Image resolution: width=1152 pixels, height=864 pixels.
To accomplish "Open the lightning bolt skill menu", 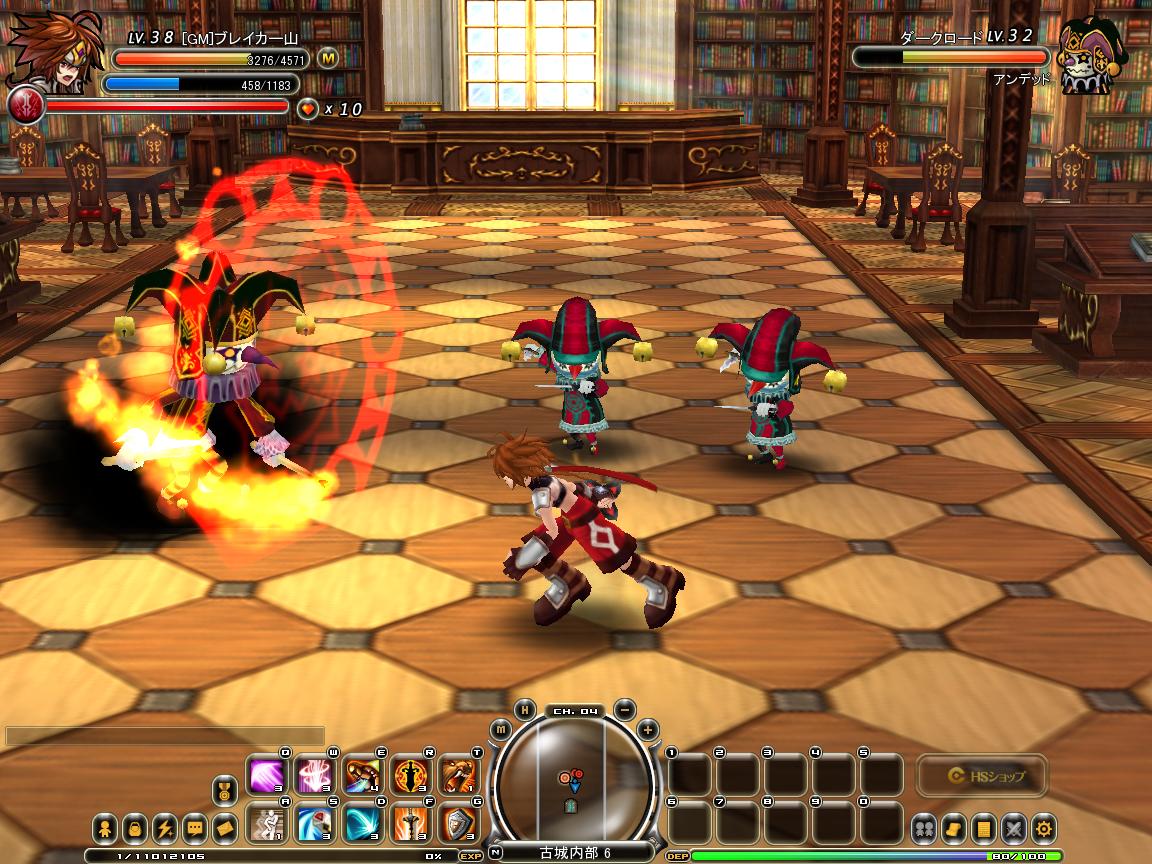I will (165, 828).
